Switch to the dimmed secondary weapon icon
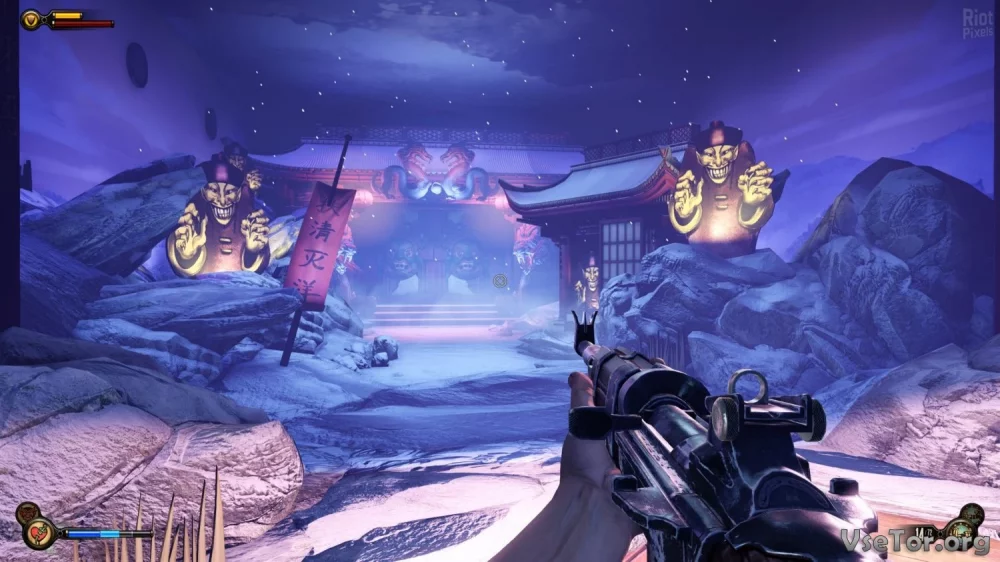The height and width of the screenshot is (562, 1000). (x=970, y=515)
